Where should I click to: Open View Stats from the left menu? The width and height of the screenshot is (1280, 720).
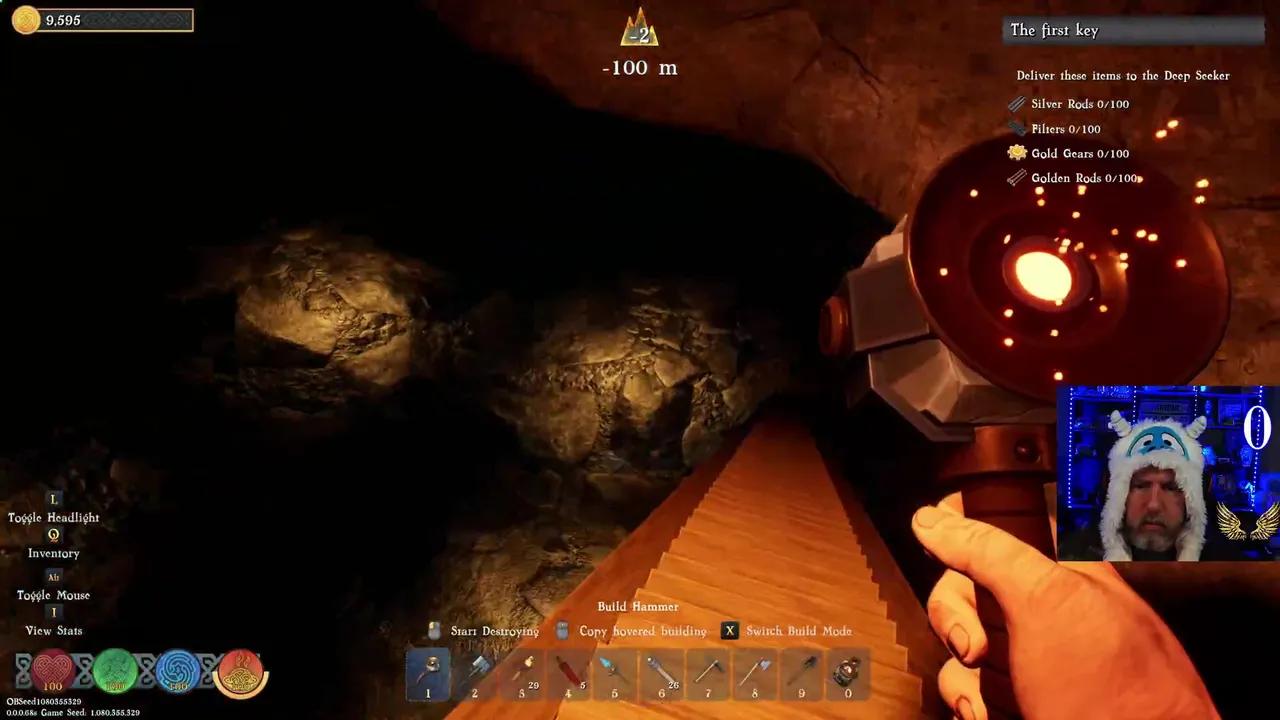point(53,630)
